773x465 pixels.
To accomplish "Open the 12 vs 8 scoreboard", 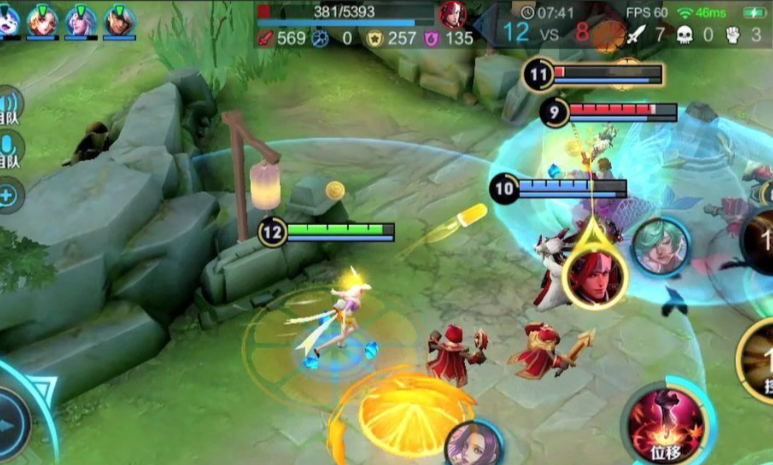I will (547, 31).
